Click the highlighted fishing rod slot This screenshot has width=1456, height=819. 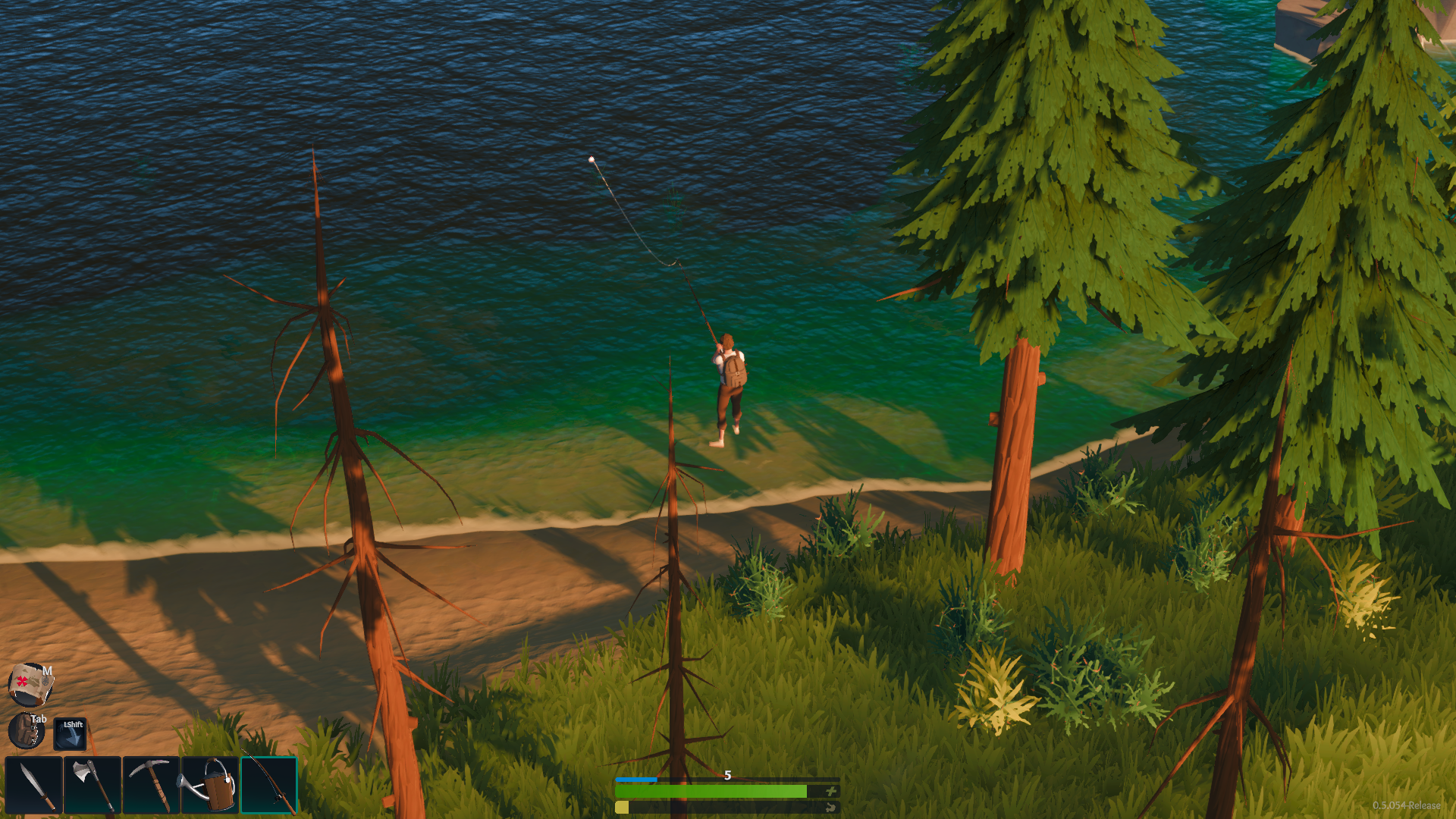(x=269, y=785)
